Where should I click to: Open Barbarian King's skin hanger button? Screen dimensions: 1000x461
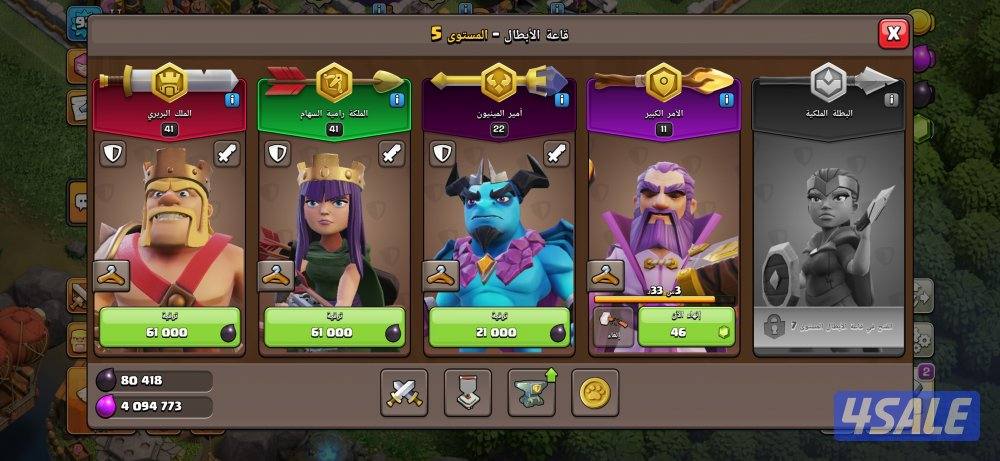coord(109,274)
